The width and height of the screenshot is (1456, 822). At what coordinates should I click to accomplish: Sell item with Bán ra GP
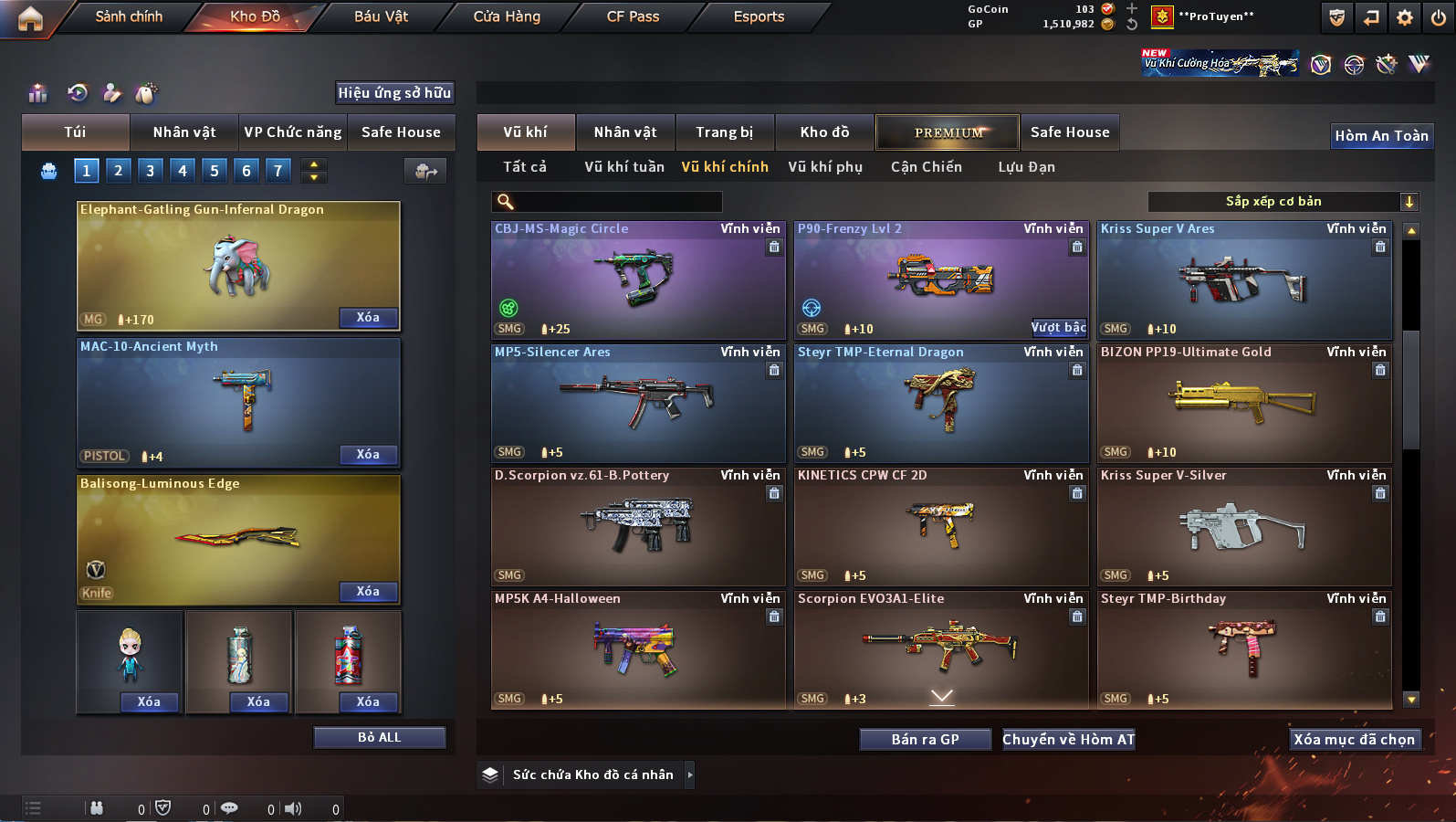[925, 740]
